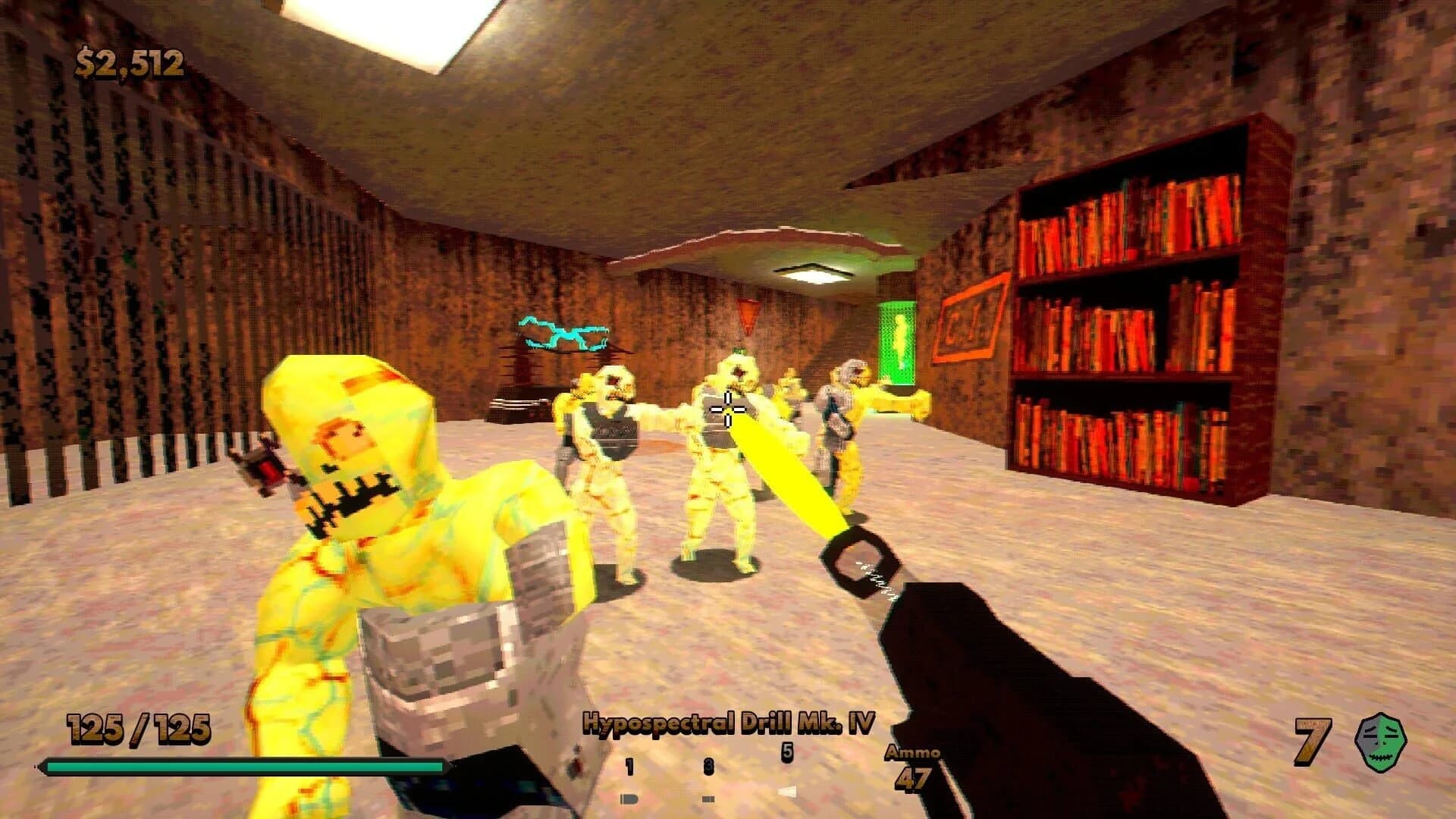The width and height of the screenshot is (1456, 819).
Task: Click the green health bar
Action: [227, 767]
